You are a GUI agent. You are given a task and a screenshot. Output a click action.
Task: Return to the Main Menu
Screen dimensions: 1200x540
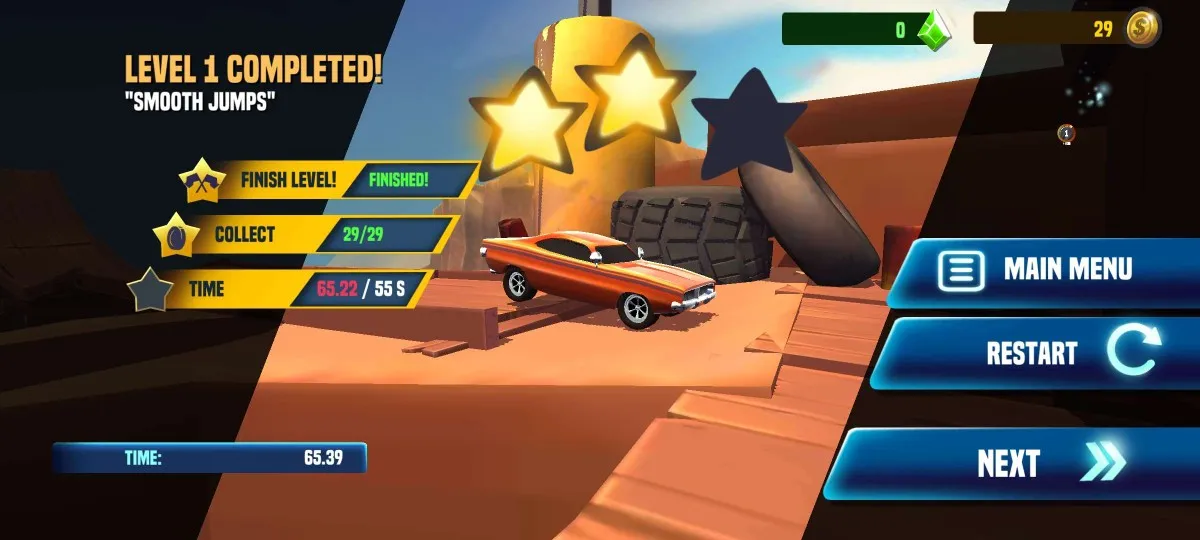pyautogui.click(x=1045, y=269)
